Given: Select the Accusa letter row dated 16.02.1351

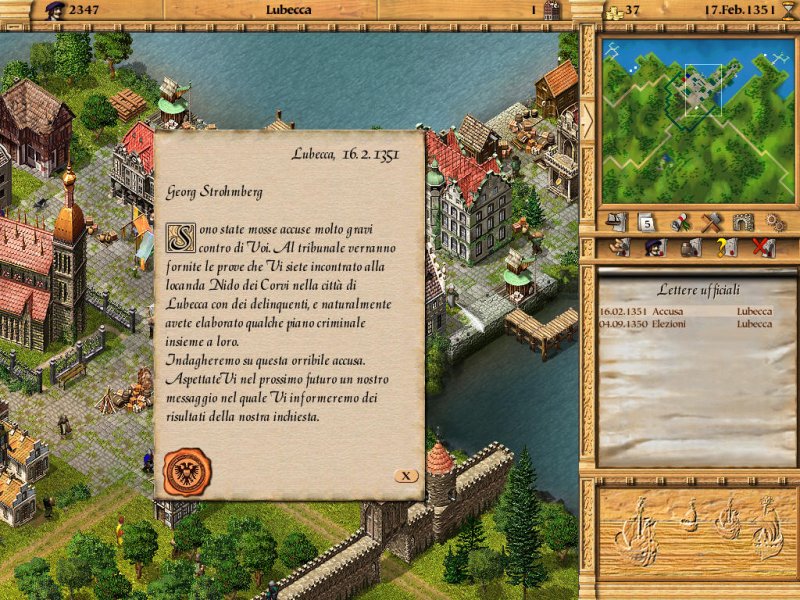Looking at the screenshot, I should coord(689,311).
